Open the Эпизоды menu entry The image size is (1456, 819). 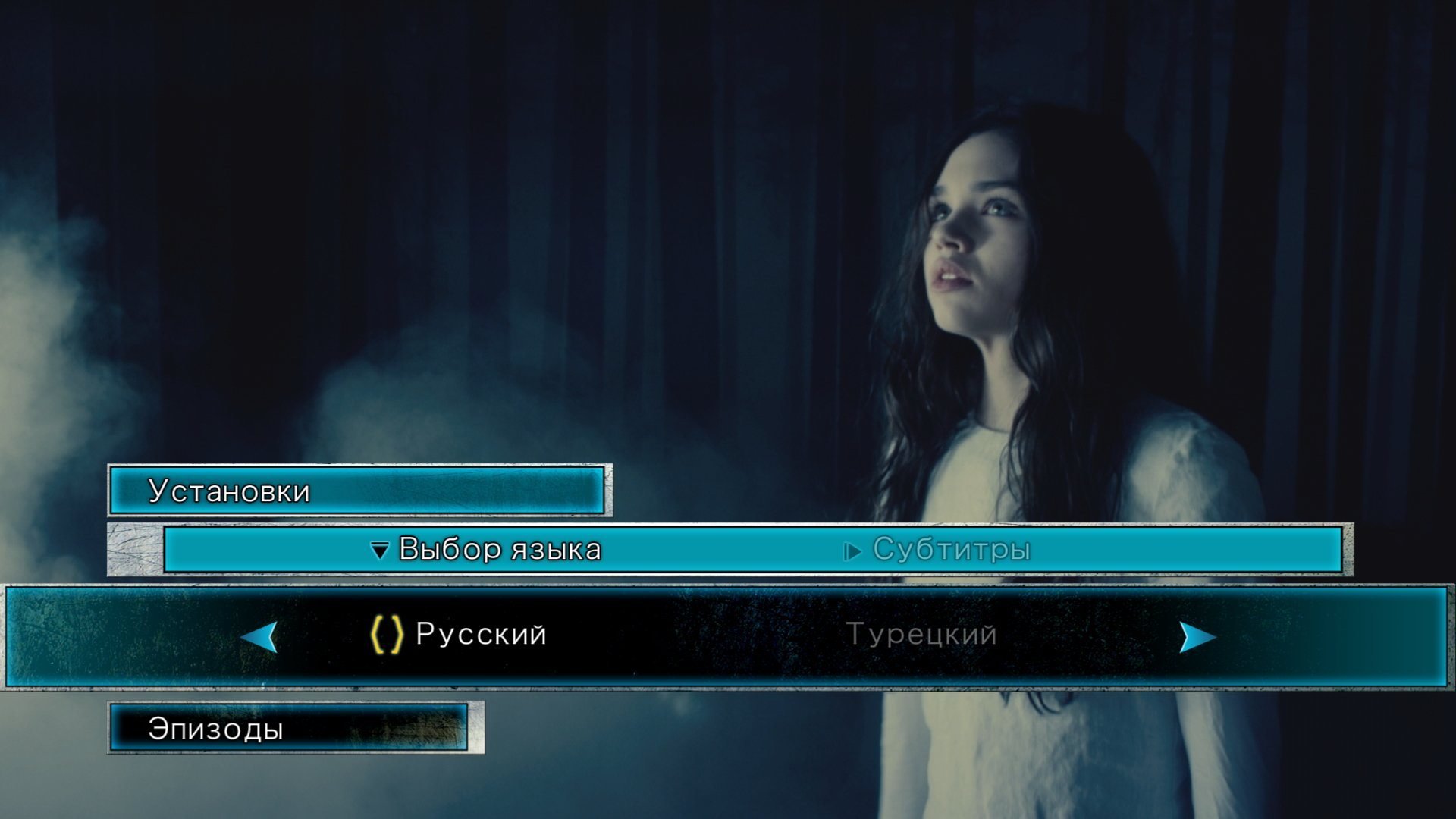[215, 729]
